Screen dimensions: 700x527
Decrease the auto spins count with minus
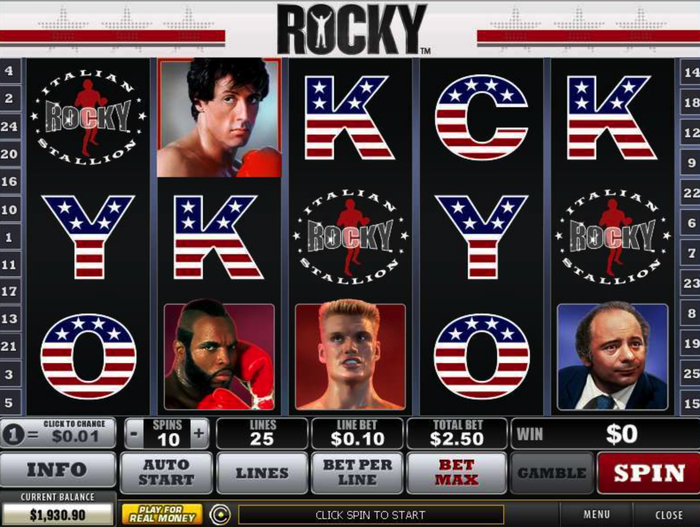click(x=134, y=433)
